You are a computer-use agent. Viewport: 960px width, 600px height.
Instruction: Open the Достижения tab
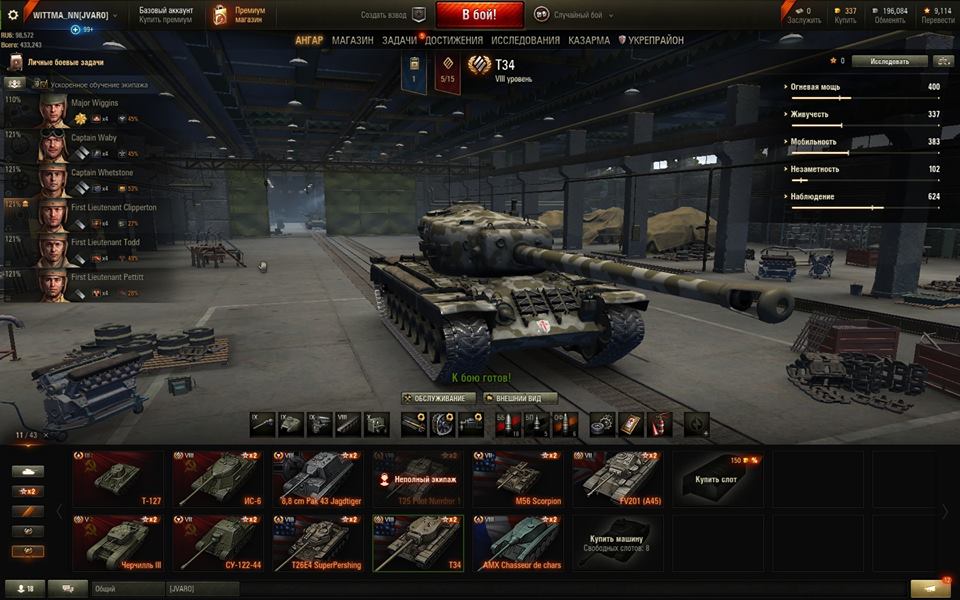click(453, 41)
